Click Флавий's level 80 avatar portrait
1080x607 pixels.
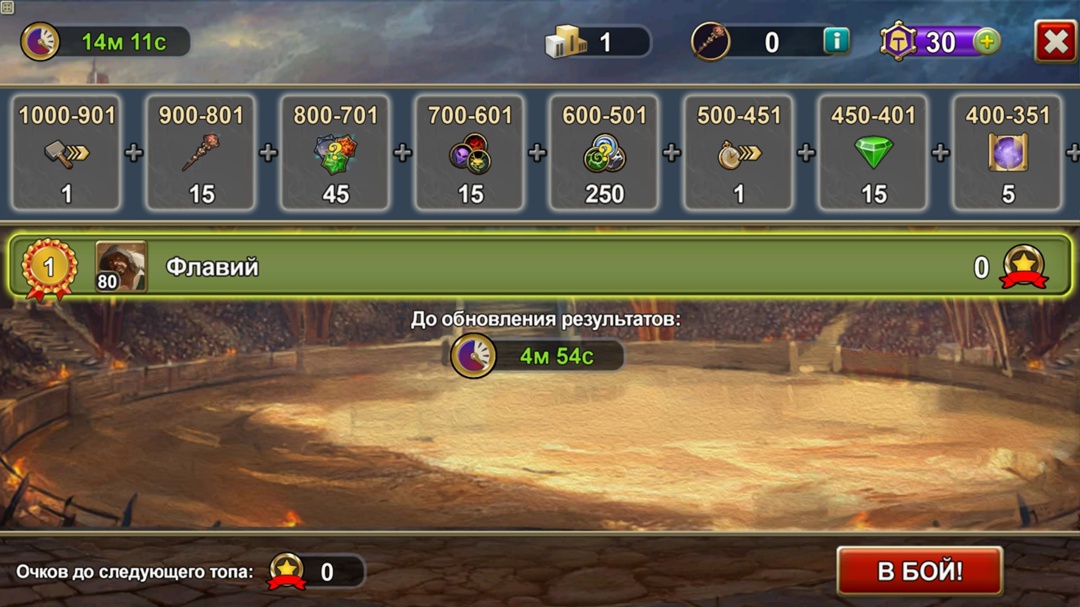click(121, 267)
